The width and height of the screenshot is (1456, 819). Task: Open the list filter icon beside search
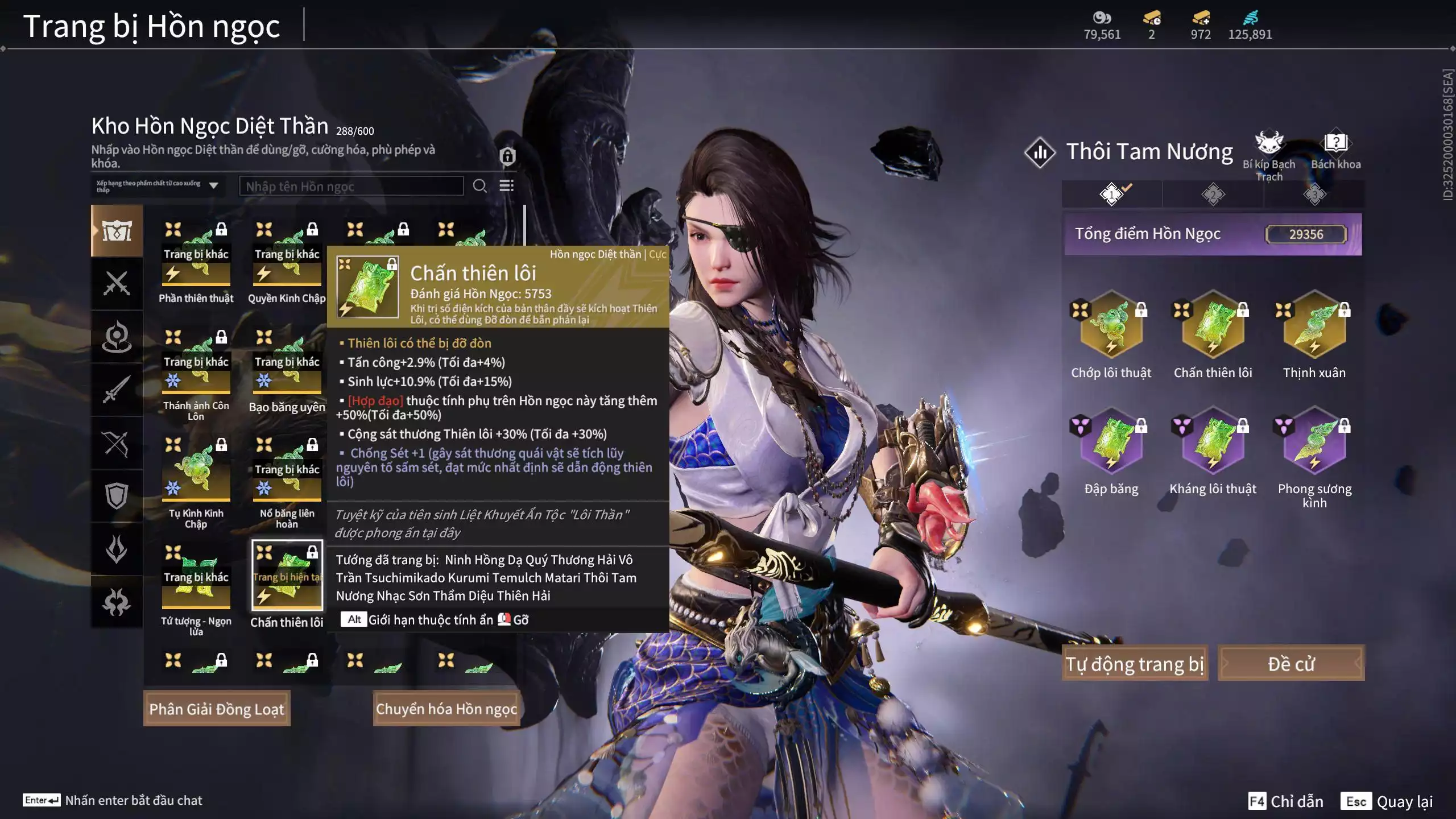(506, 186)
